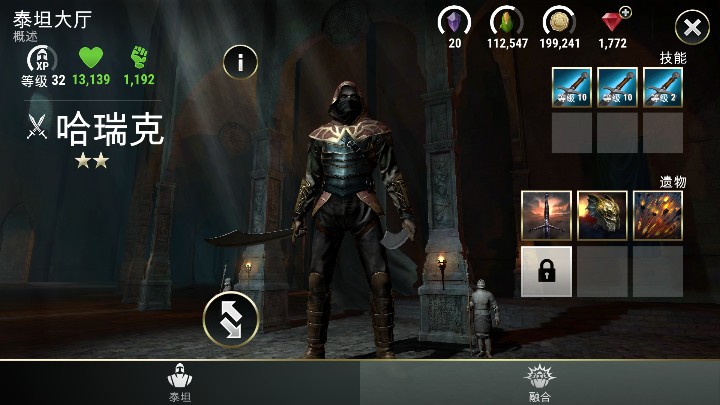Image resolution: width=720 pixels, height=405 pixels.
Task: Select the golden helmet relic
Action: pyautogui.click(x=602, y=215)
